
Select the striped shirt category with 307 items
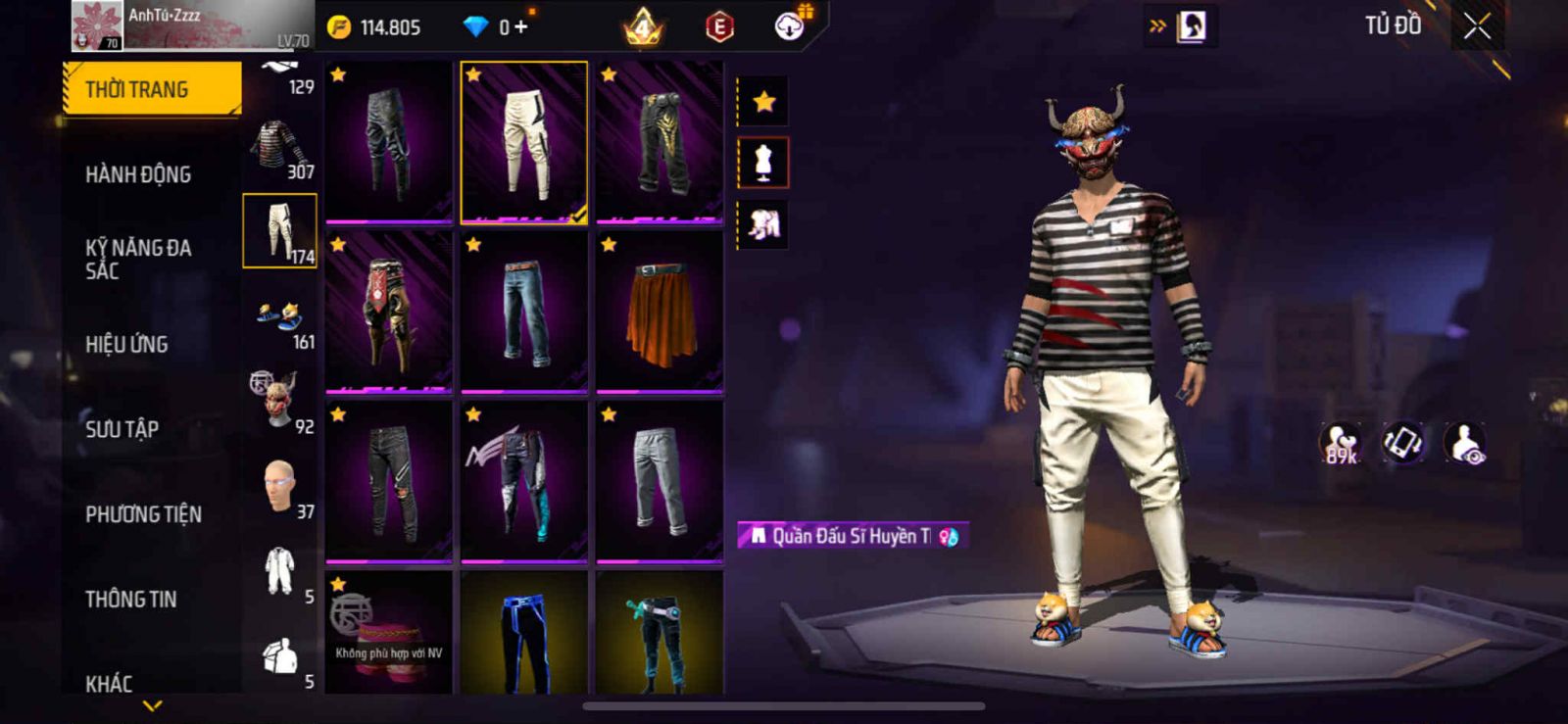pyautogui.click(x=280, y=149)
